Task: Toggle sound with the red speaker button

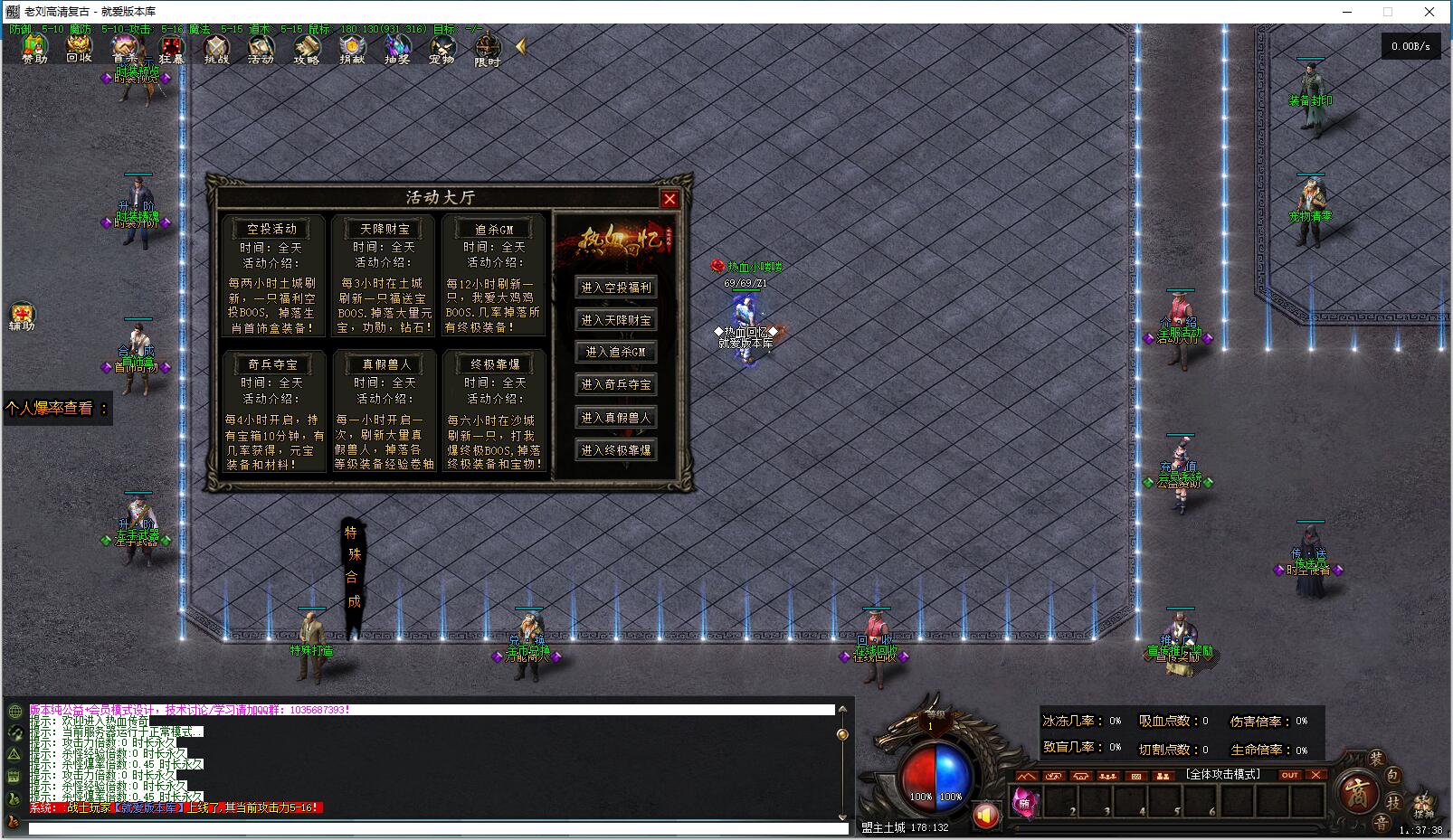Action: tap(985, 816)
